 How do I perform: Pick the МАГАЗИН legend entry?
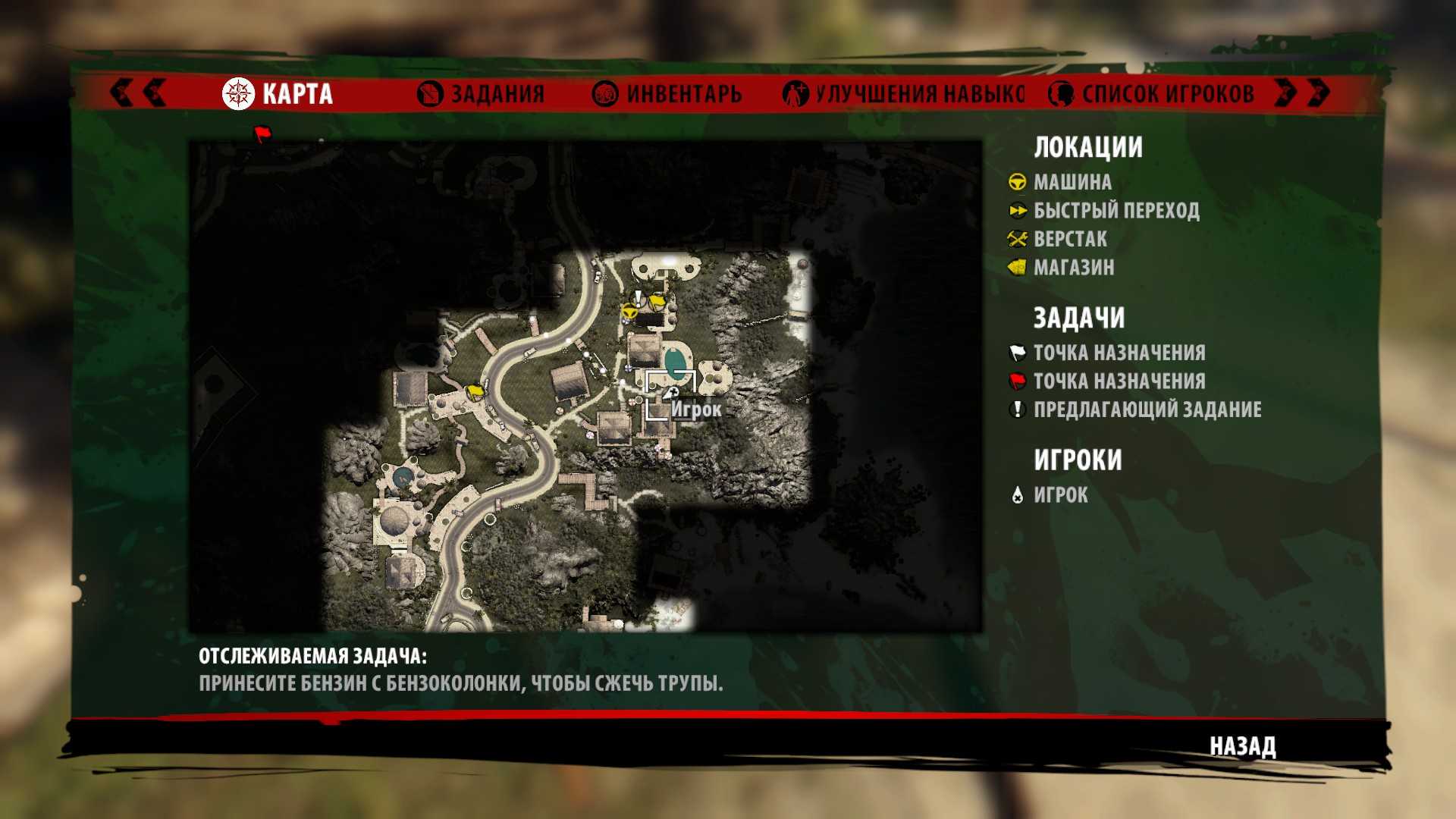click(1073, 267)
